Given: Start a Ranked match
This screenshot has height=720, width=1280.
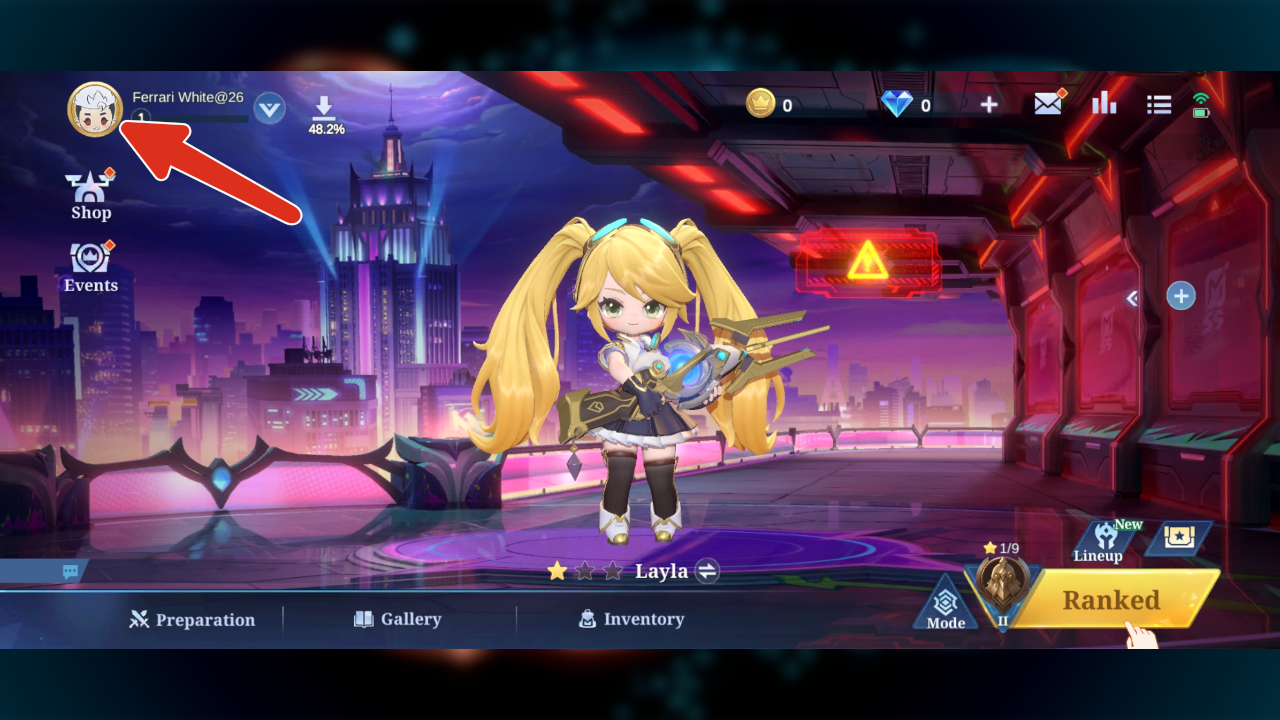Looking at the screenshot, I should [1111, 600].
